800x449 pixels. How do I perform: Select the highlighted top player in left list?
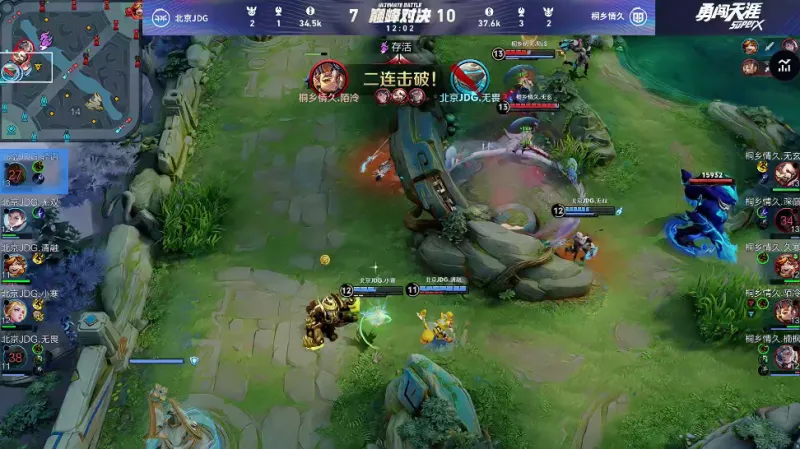tap(15, 175)
